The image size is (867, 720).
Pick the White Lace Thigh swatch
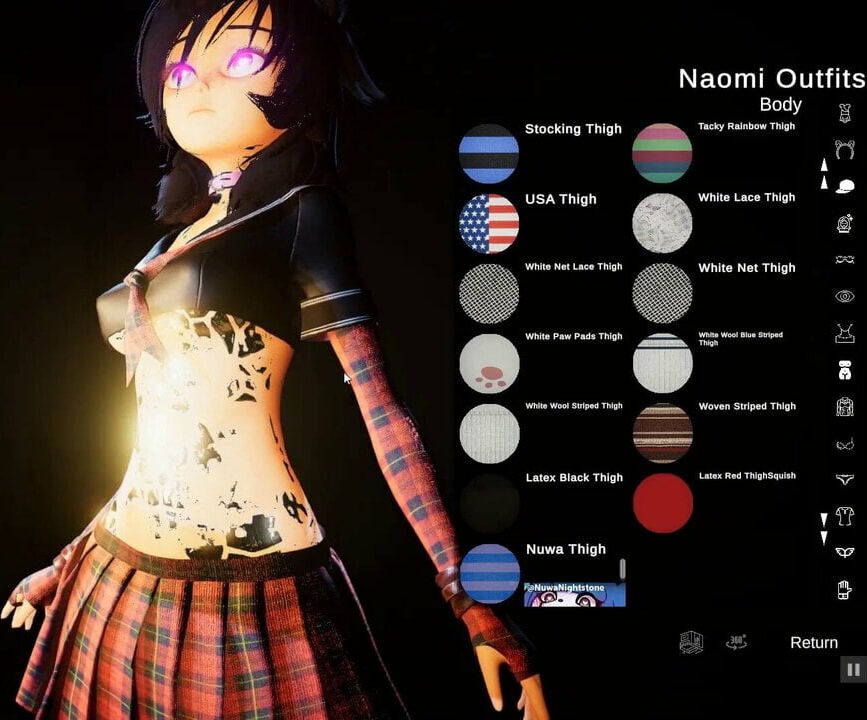click(662, 223)
